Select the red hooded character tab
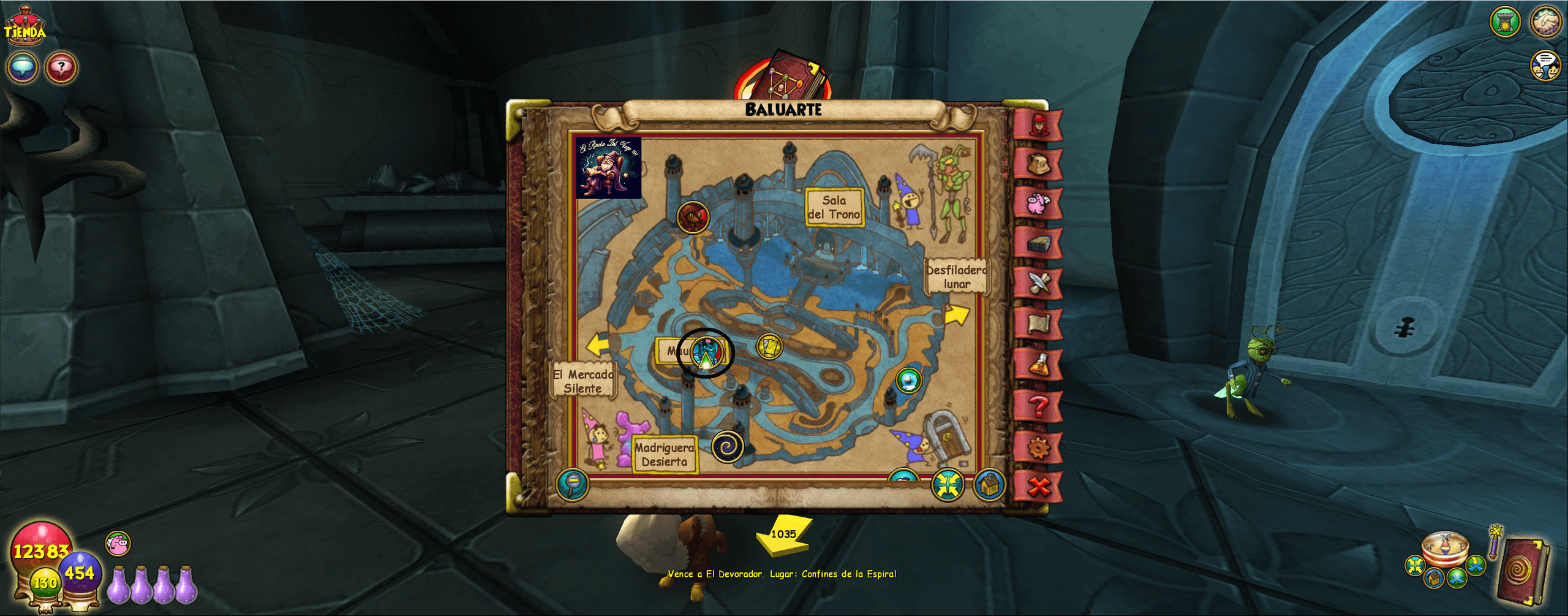This screenshot has height=616, width=1568. [x=1039, y=125]
